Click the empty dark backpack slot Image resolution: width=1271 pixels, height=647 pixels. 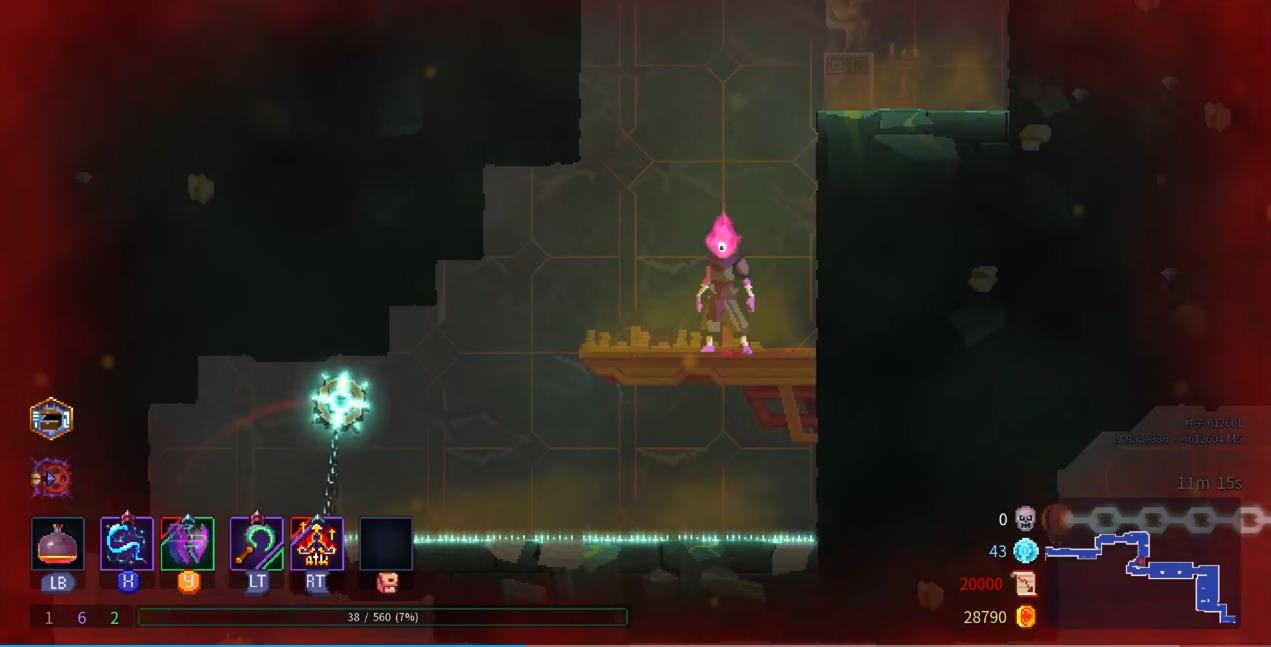[386, 544]
